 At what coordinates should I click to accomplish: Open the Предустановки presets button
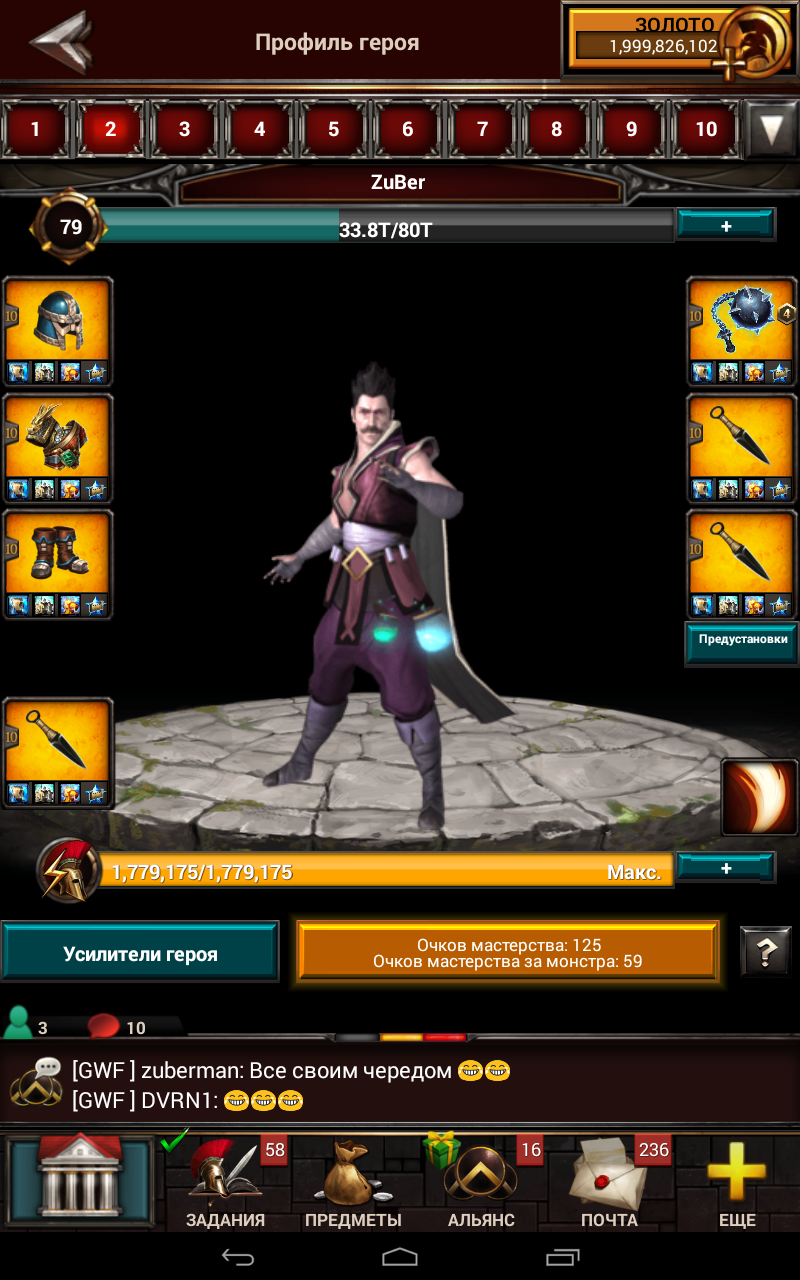click(x=742, y=641)
